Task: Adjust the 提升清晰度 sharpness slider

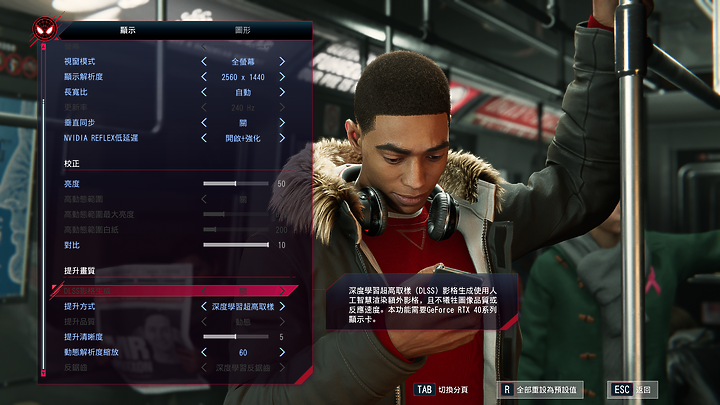Action: click(236, 337)
